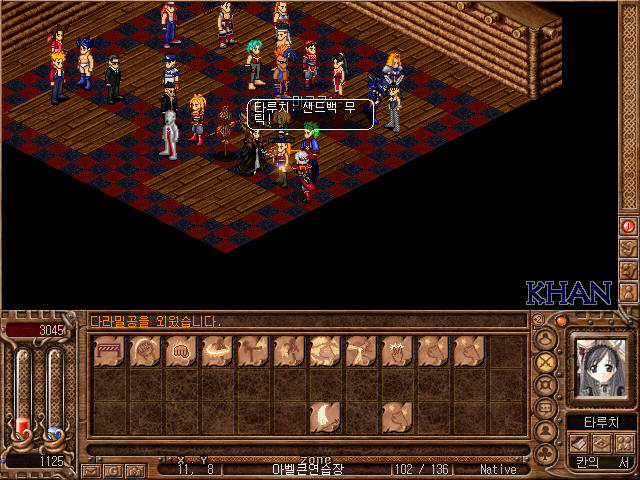Activate the clenched fist skill slot
This screenshot has height=480, width=640.
[181, 351]
